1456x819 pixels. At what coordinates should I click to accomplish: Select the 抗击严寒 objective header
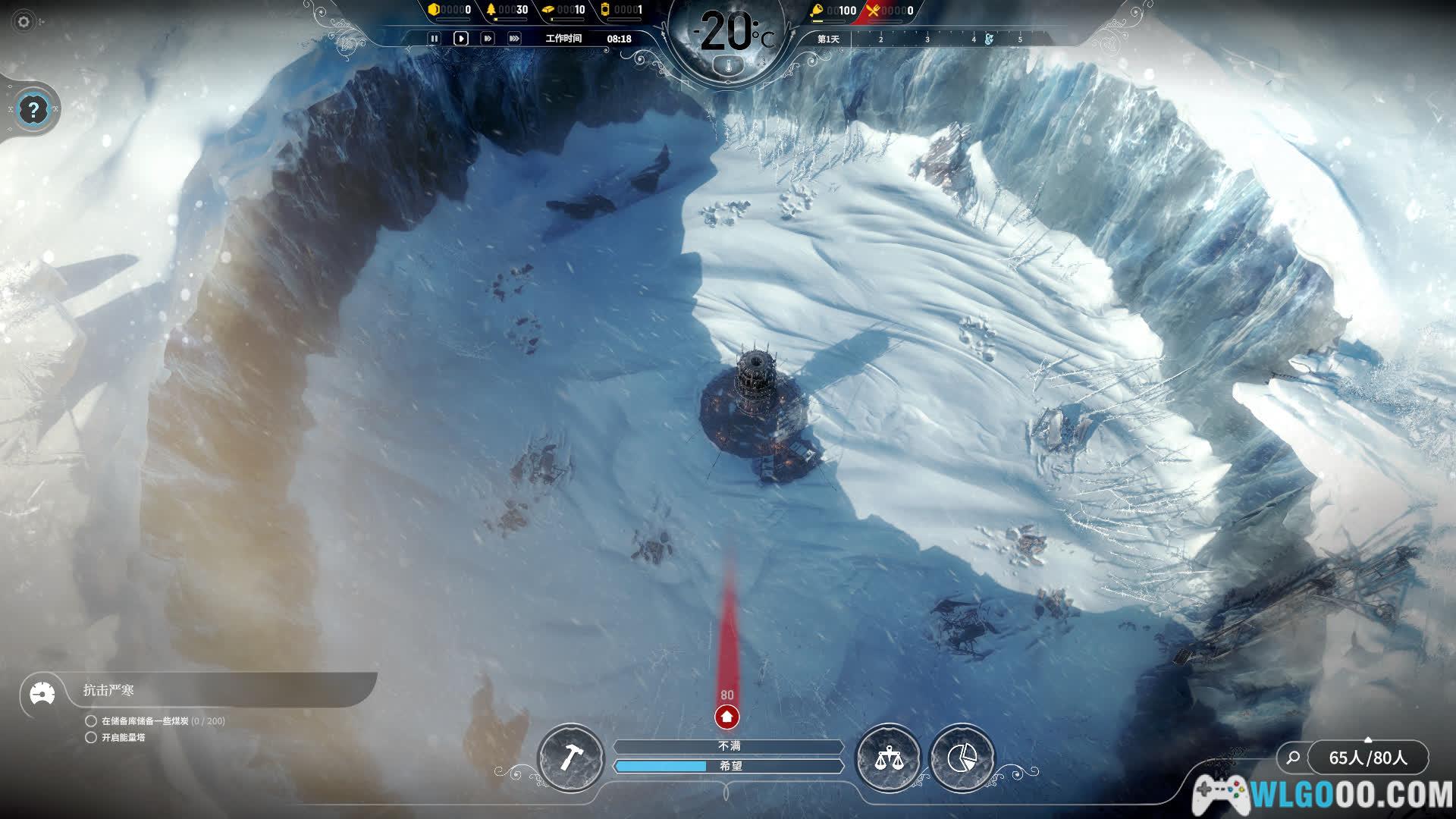click(x=108, y=690)
